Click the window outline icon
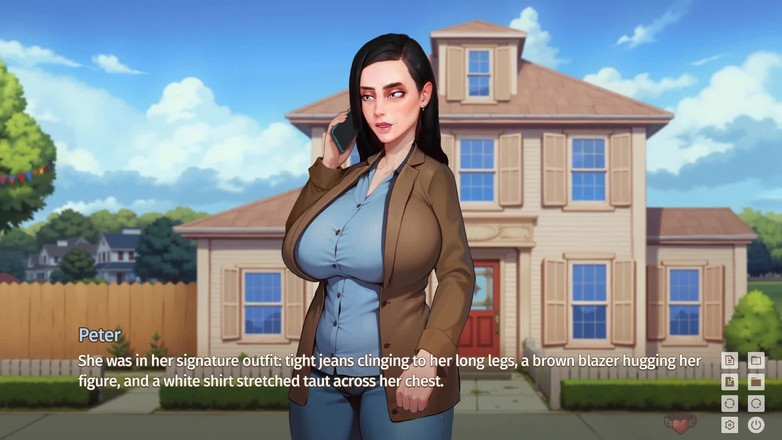The image size is (782, 440). pos(756,360)
